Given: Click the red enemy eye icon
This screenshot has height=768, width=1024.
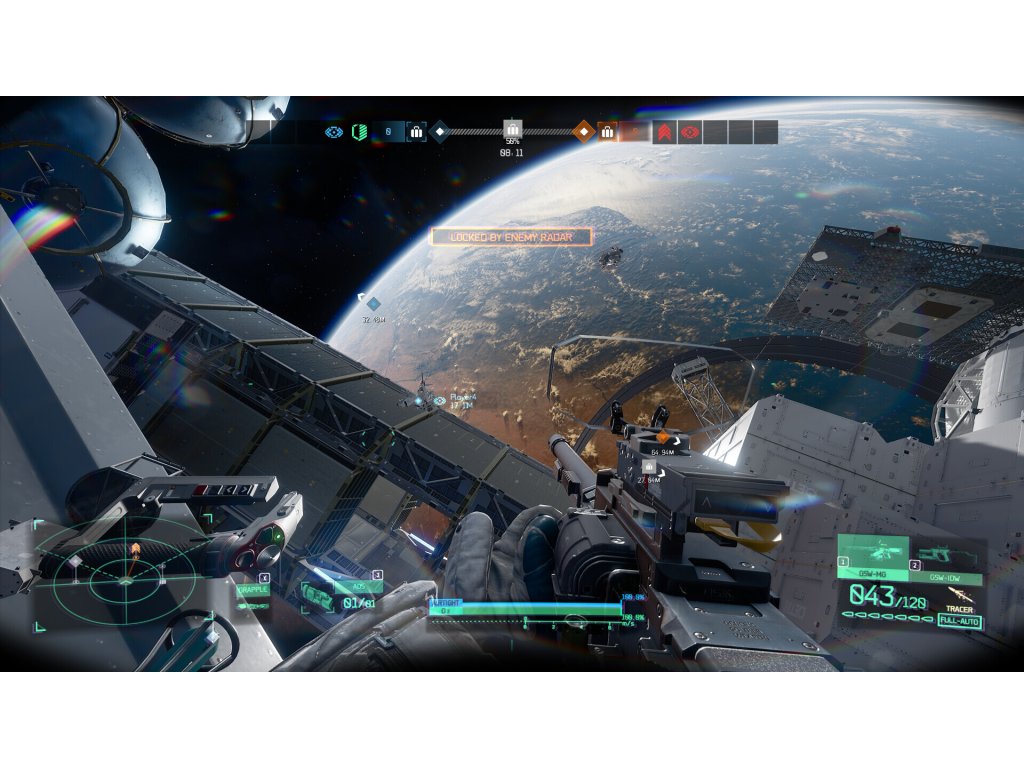Looking at the screenshot, I should coord(689,132).
